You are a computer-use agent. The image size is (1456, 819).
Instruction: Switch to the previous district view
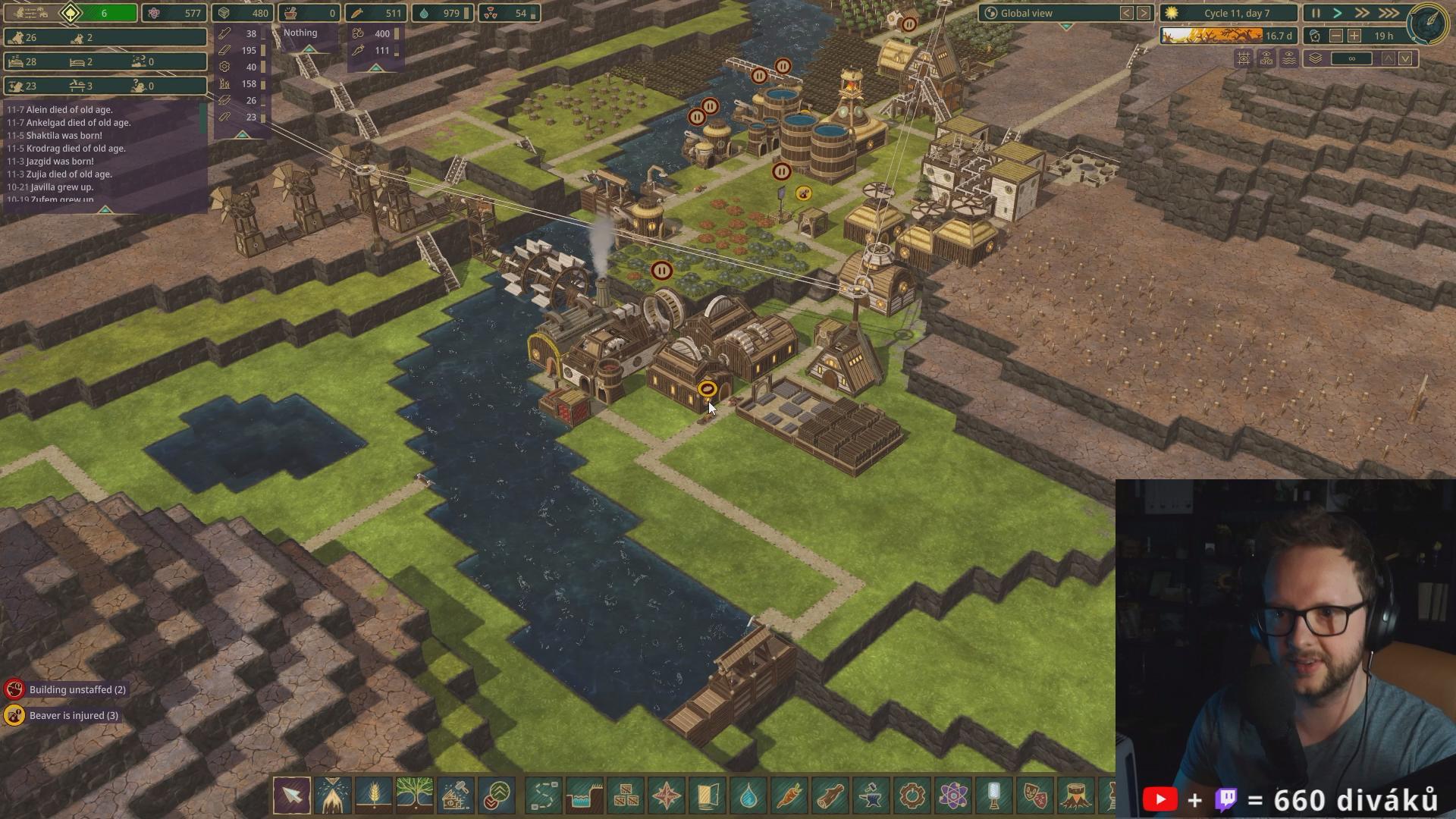(1127, 13)
